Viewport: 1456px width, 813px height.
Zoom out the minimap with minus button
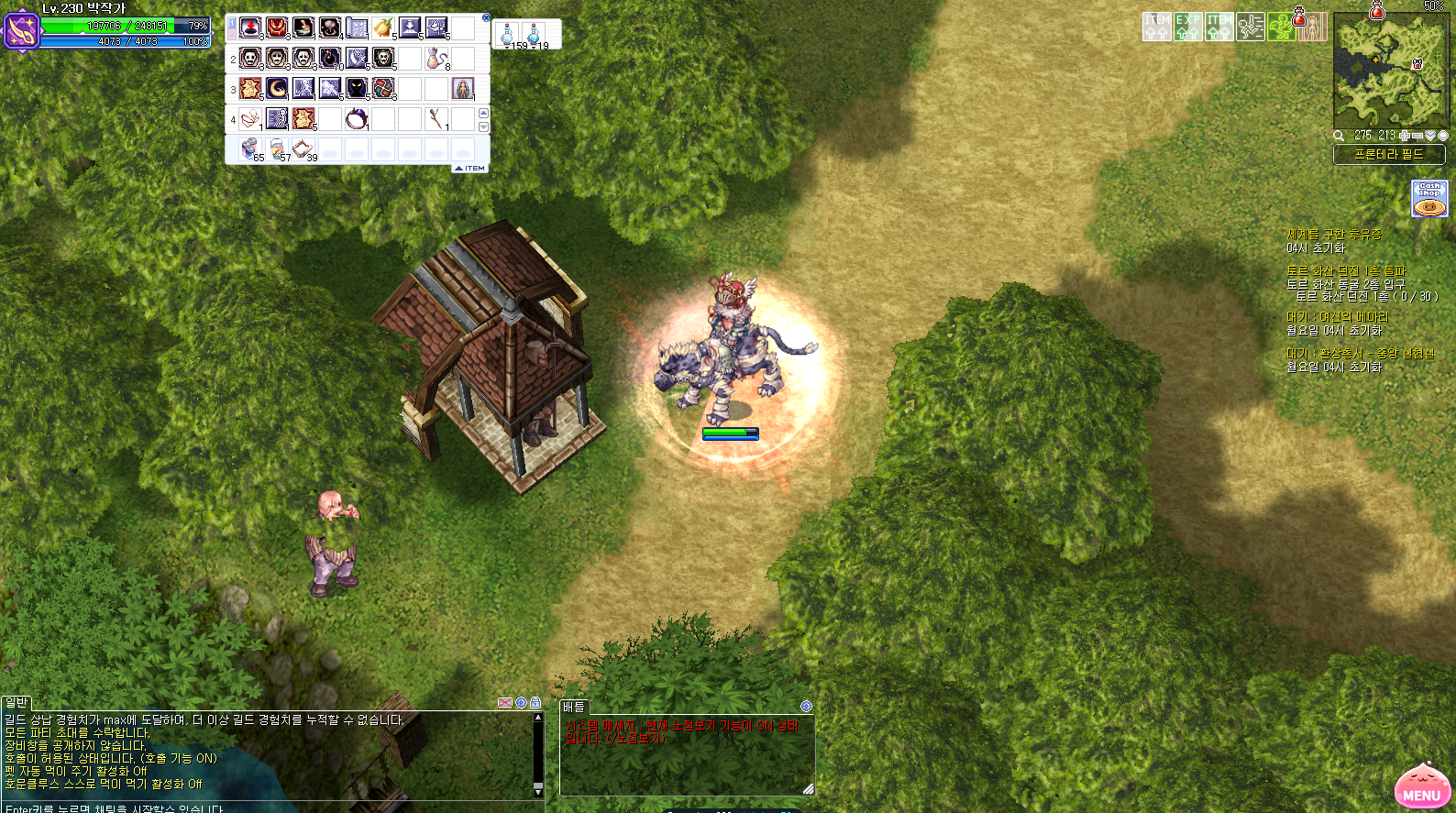1417,136
